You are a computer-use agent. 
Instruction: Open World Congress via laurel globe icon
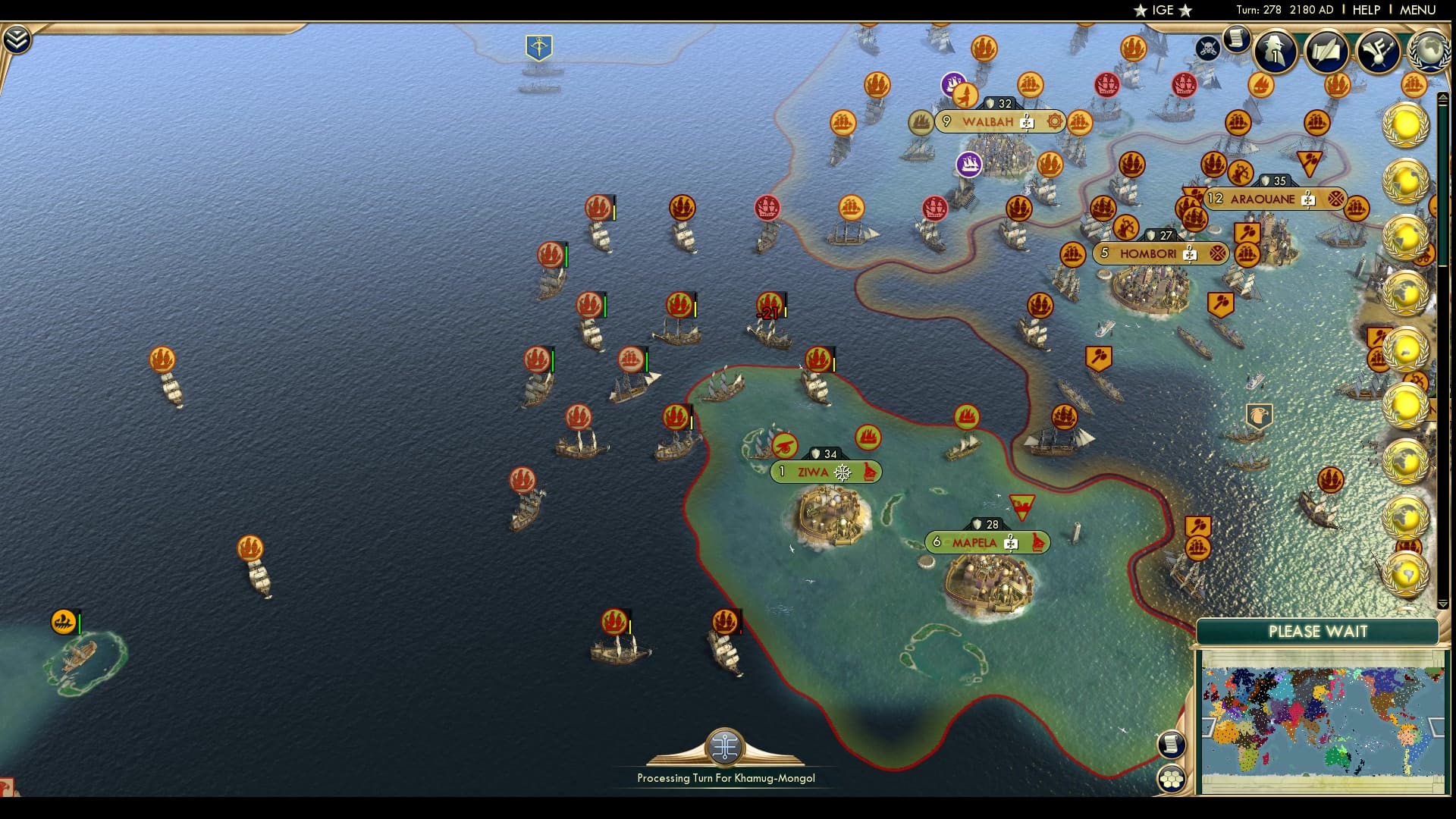point(1429,52)
